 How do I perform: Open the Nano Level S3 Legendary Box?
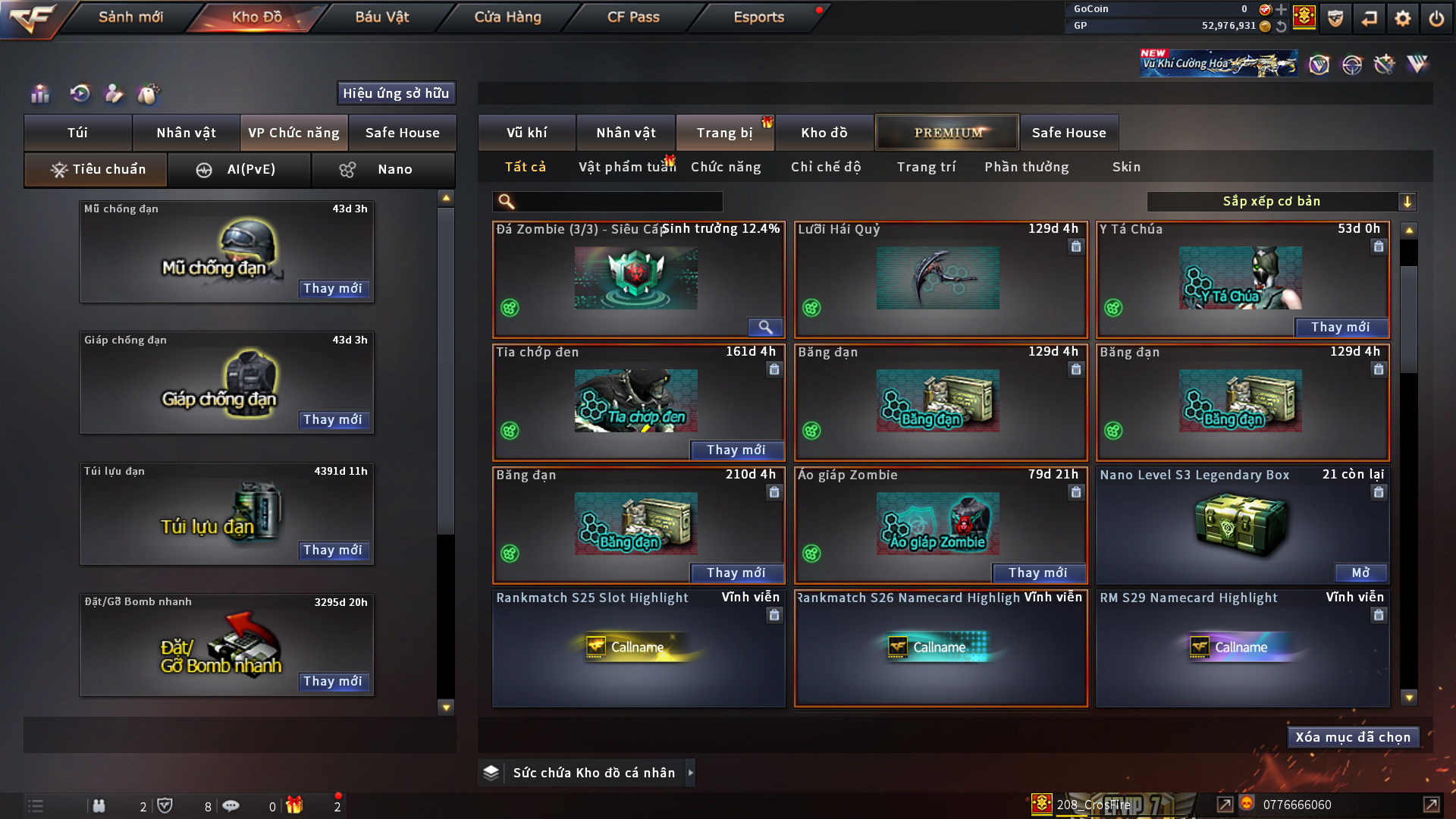pyautogui.click(x=1360, y=573)
